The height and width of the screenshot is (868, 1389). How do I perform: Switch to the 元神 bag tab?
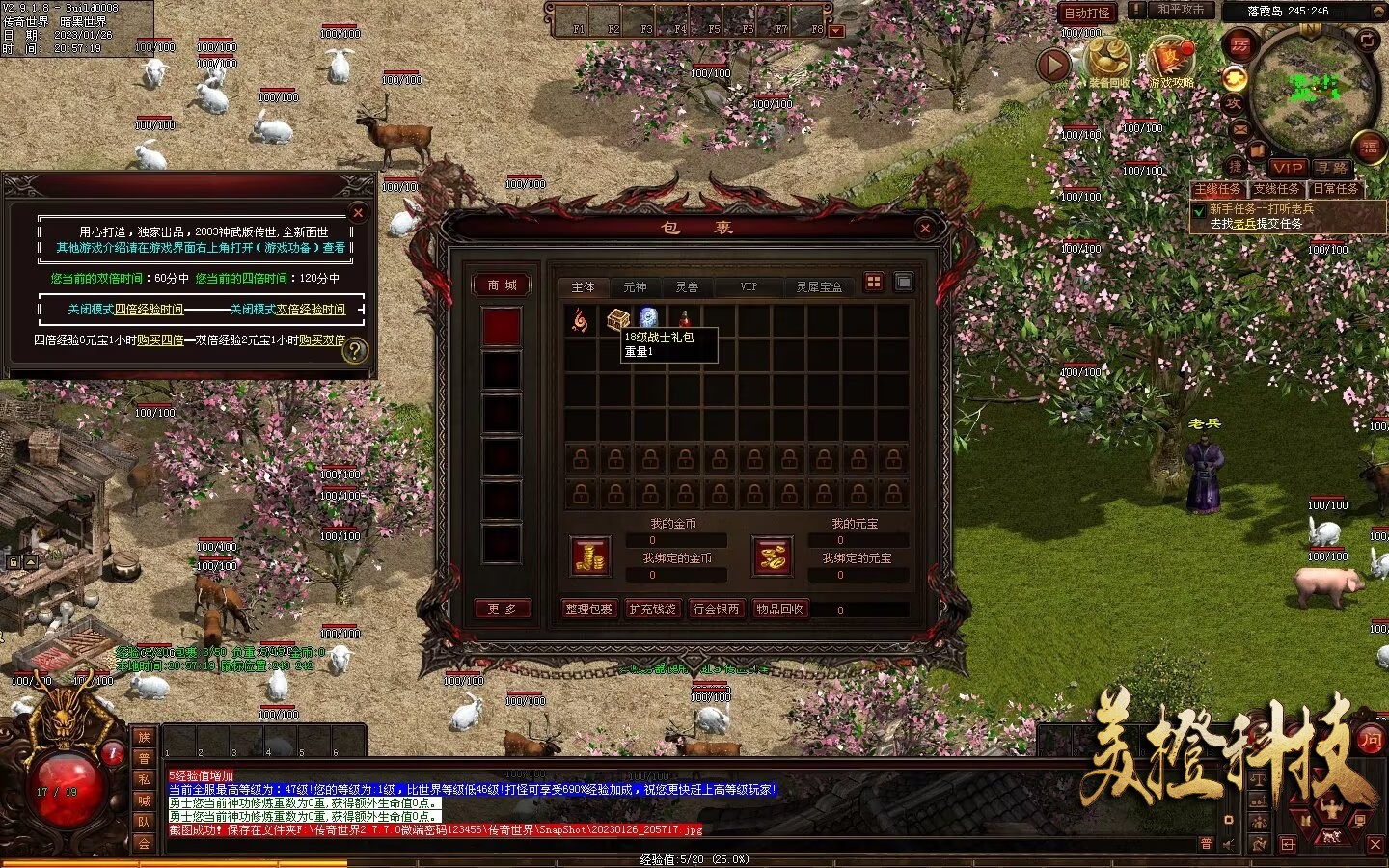click(x=635, y=287)
